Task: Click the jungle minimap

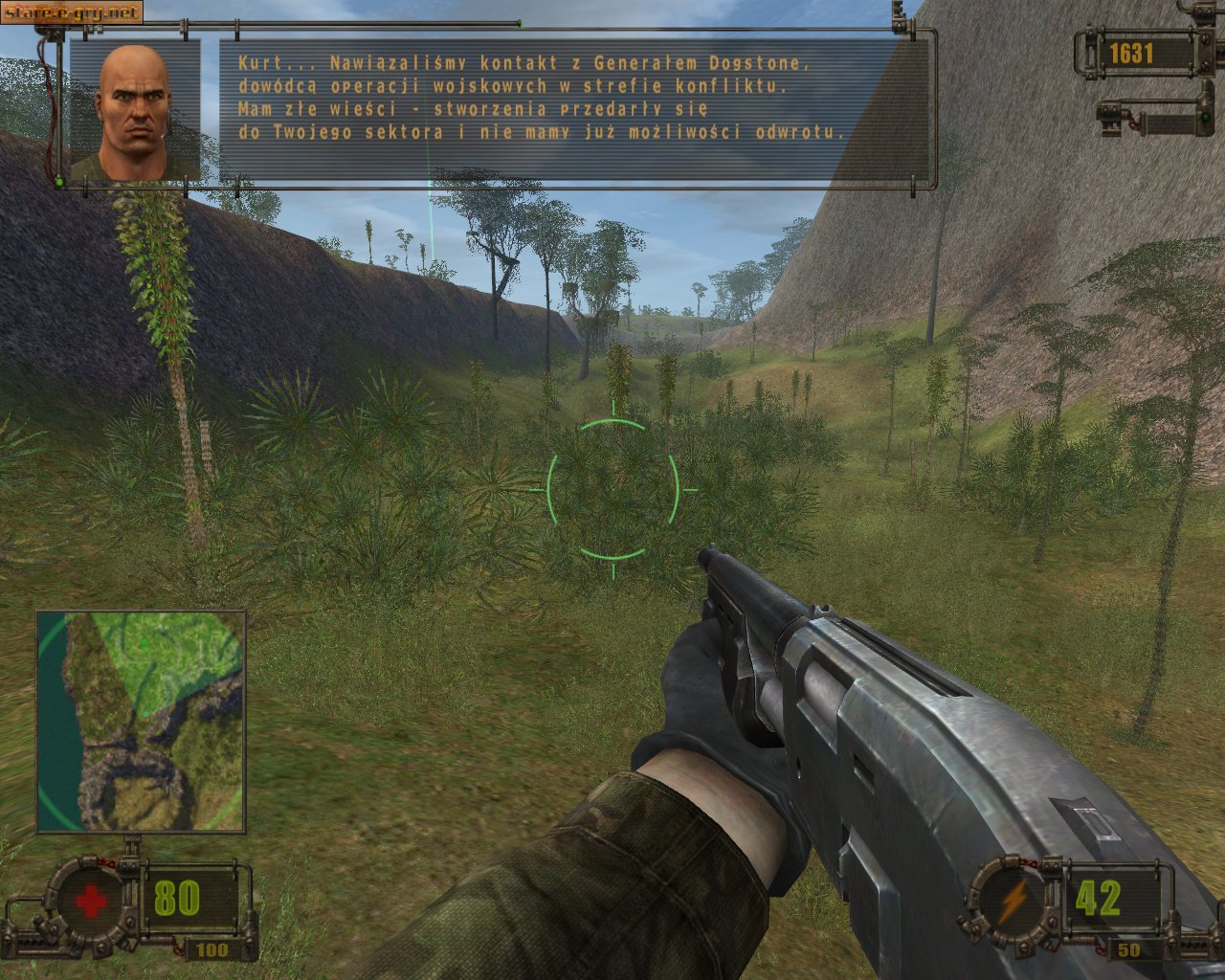Action: pyautogui.click(x=141, y=722)
